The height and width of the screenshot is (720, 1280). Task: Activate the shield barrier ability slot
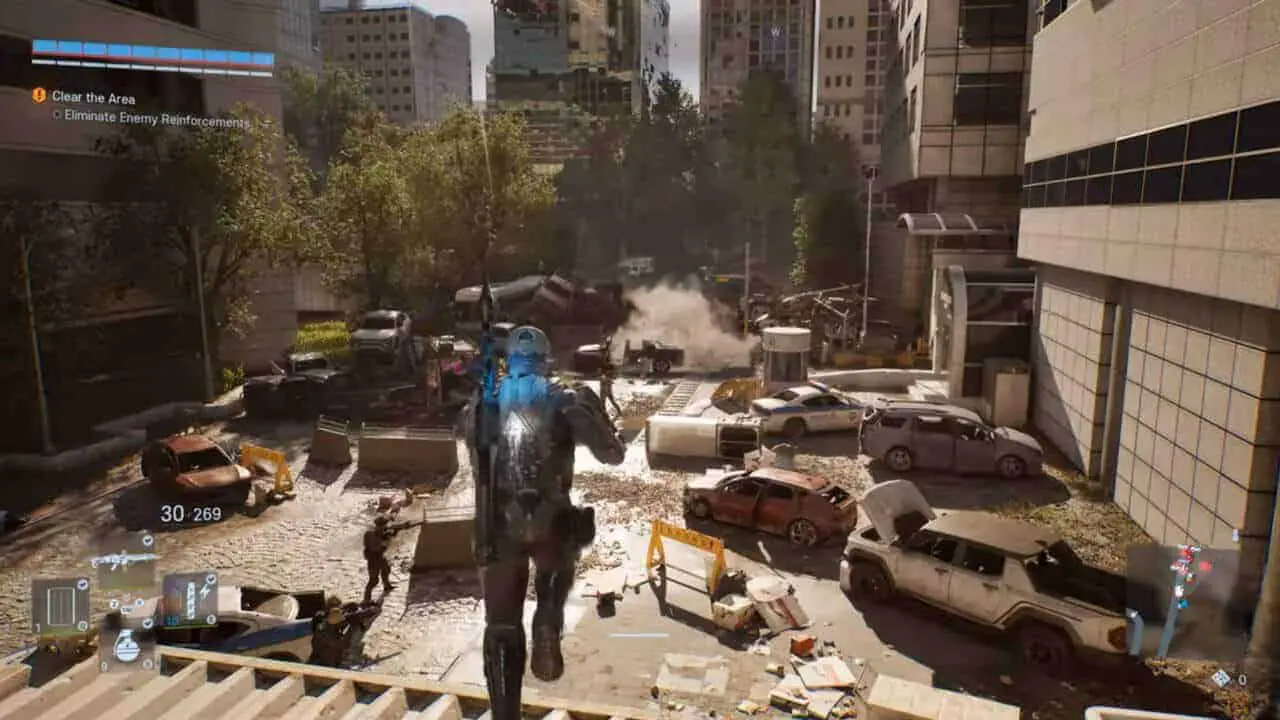point(60,606)
